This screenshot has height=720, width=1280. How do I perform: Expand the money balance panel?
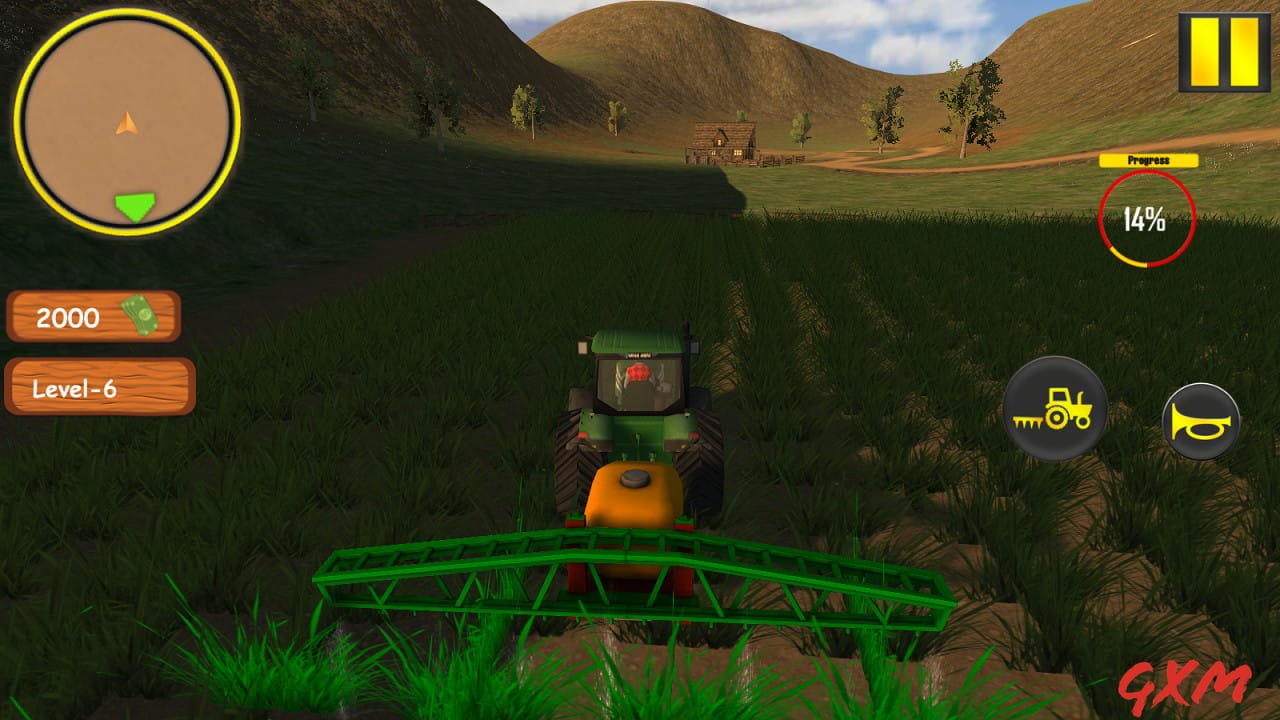(94, 317)
